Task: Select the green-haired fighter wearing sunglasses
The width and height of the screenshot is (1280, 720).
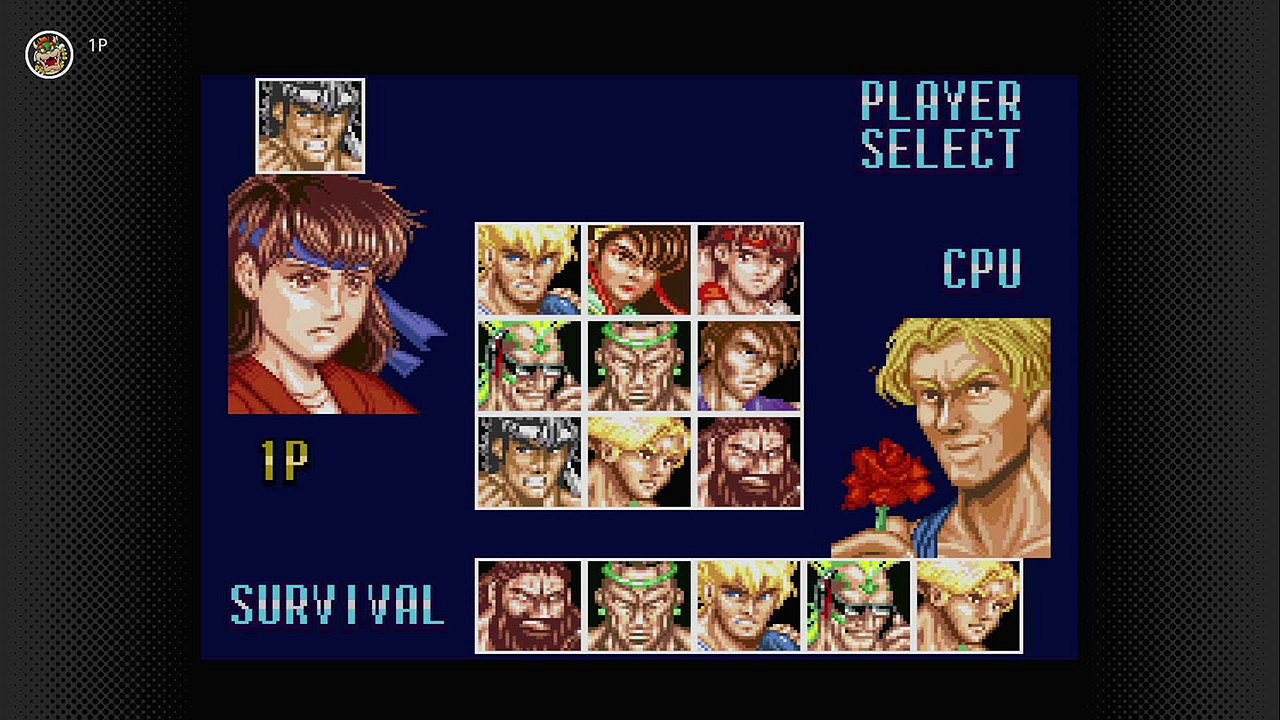Action: point(527,365)
